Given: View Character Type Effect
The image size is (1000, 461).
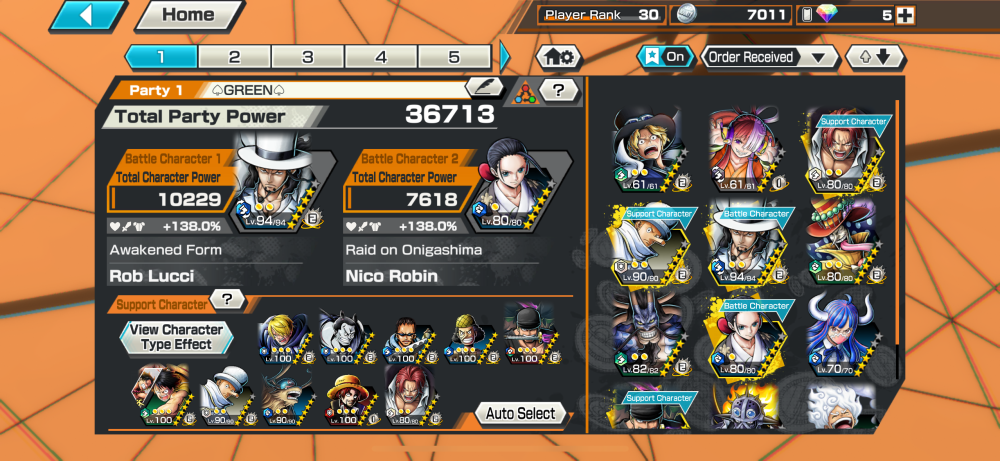Looking at the screenshot, I should [x=176, y=337].
